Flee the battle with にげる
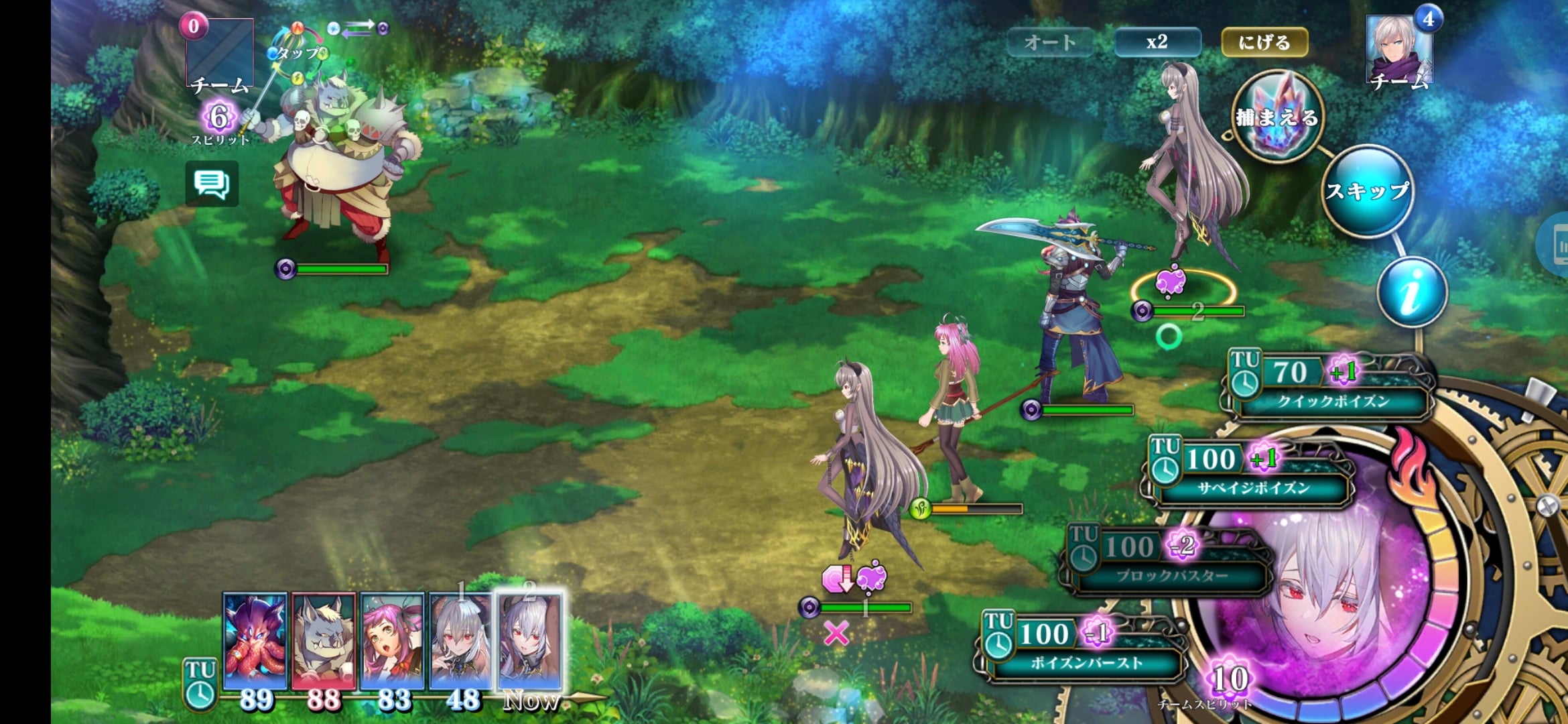Image resolution: width=1568 pixels, height=724 pixels. click(x=1264, y=42)
